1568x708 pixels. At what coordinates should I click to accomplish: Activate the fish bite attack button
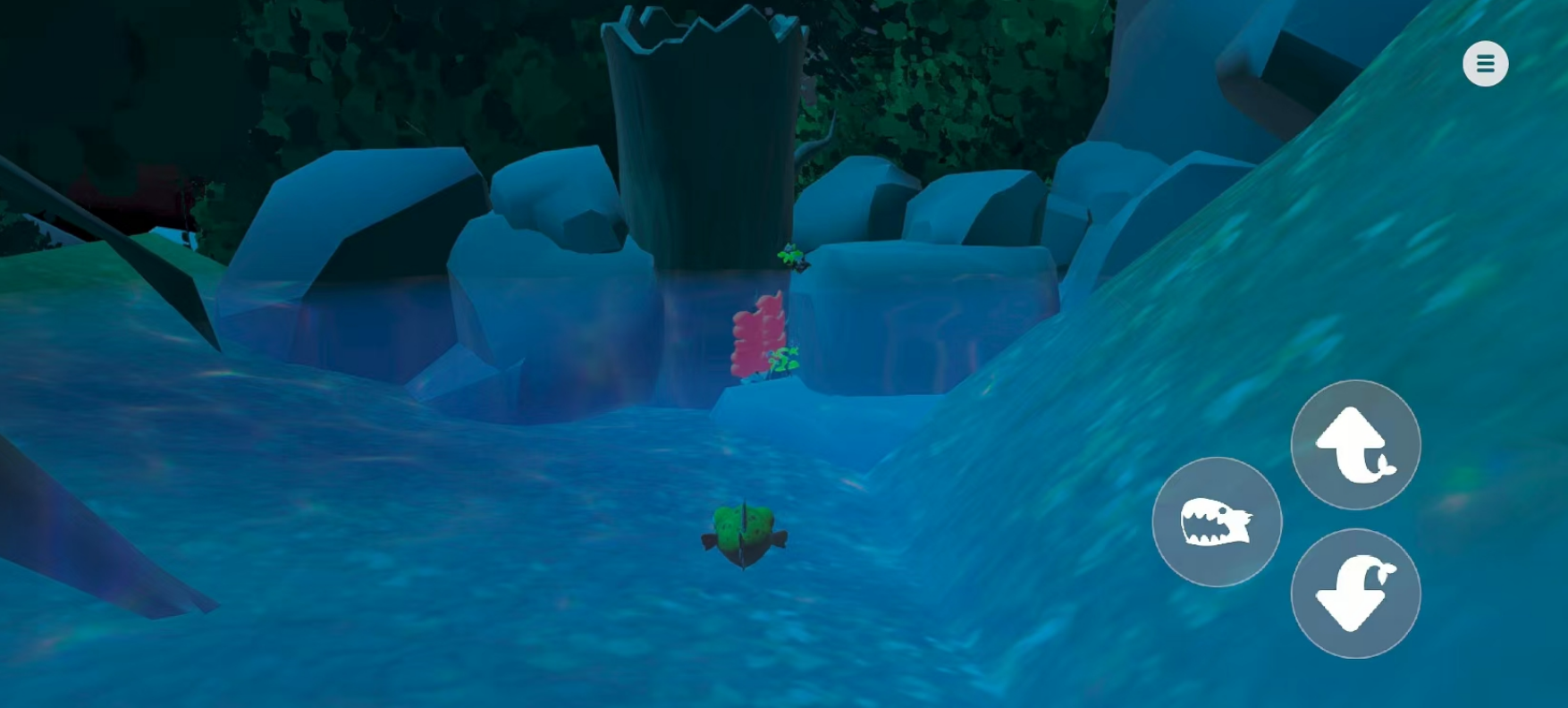pyautogui.click(x=1217, y=522)
